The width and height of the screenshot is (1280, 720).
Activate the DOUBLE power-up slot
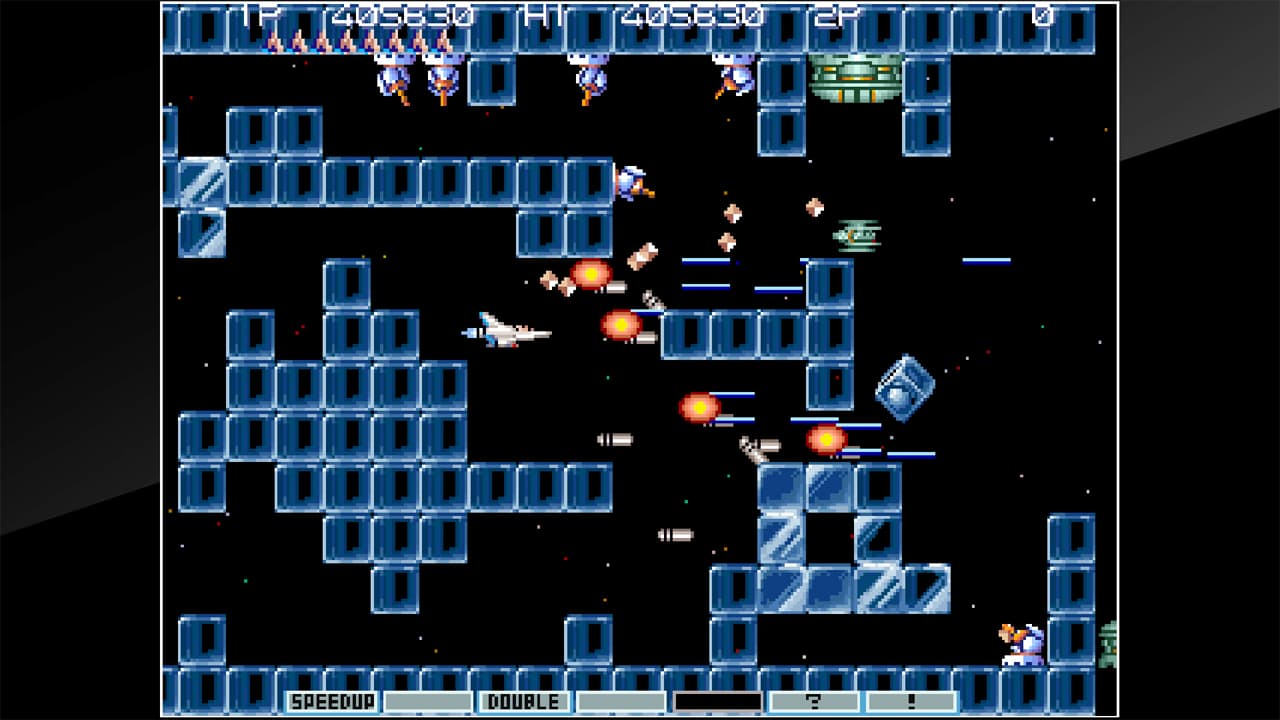click(520, 702)
